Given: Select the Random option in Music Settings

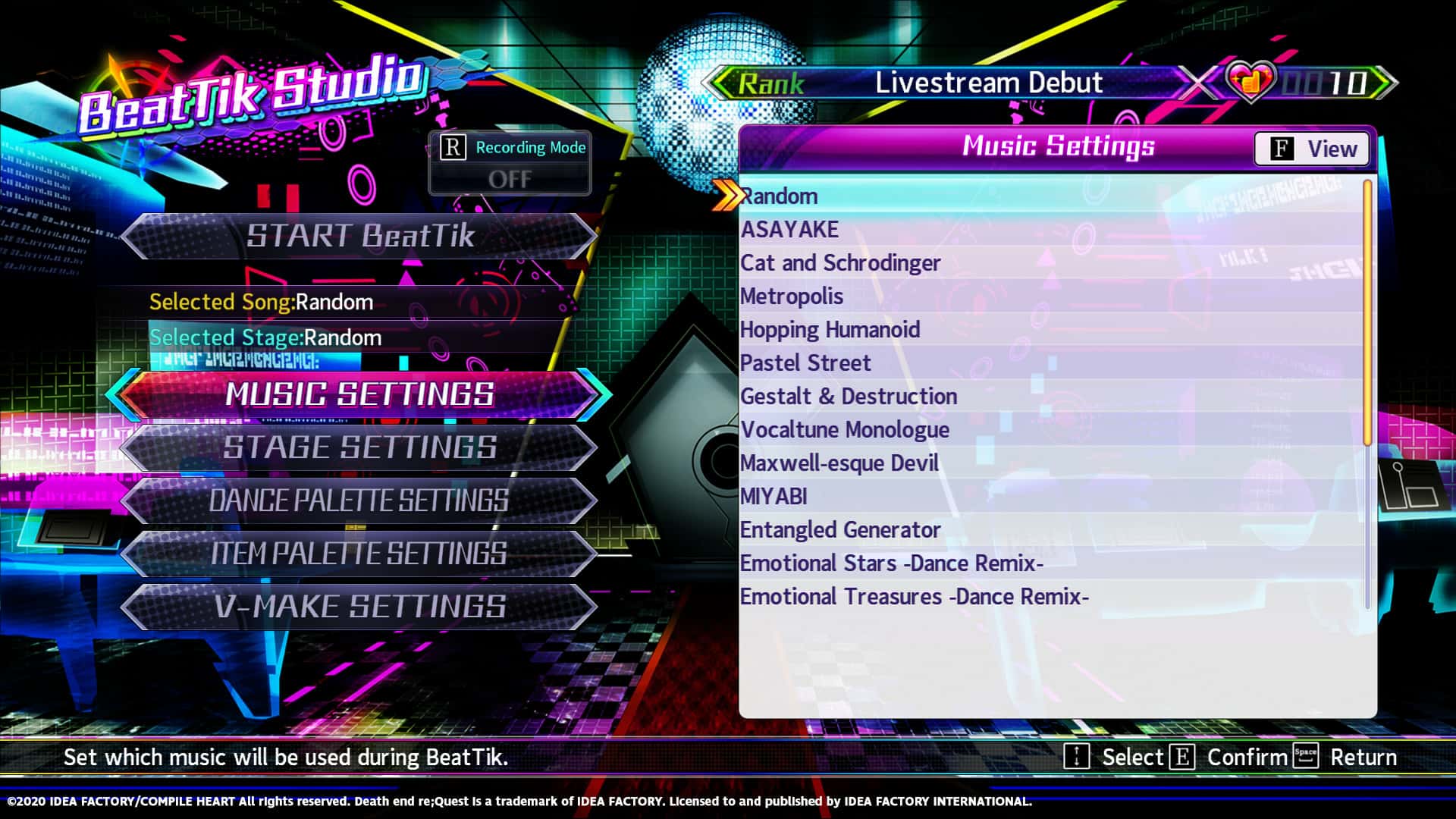Looking at the screenshot, I should (779, 196).
